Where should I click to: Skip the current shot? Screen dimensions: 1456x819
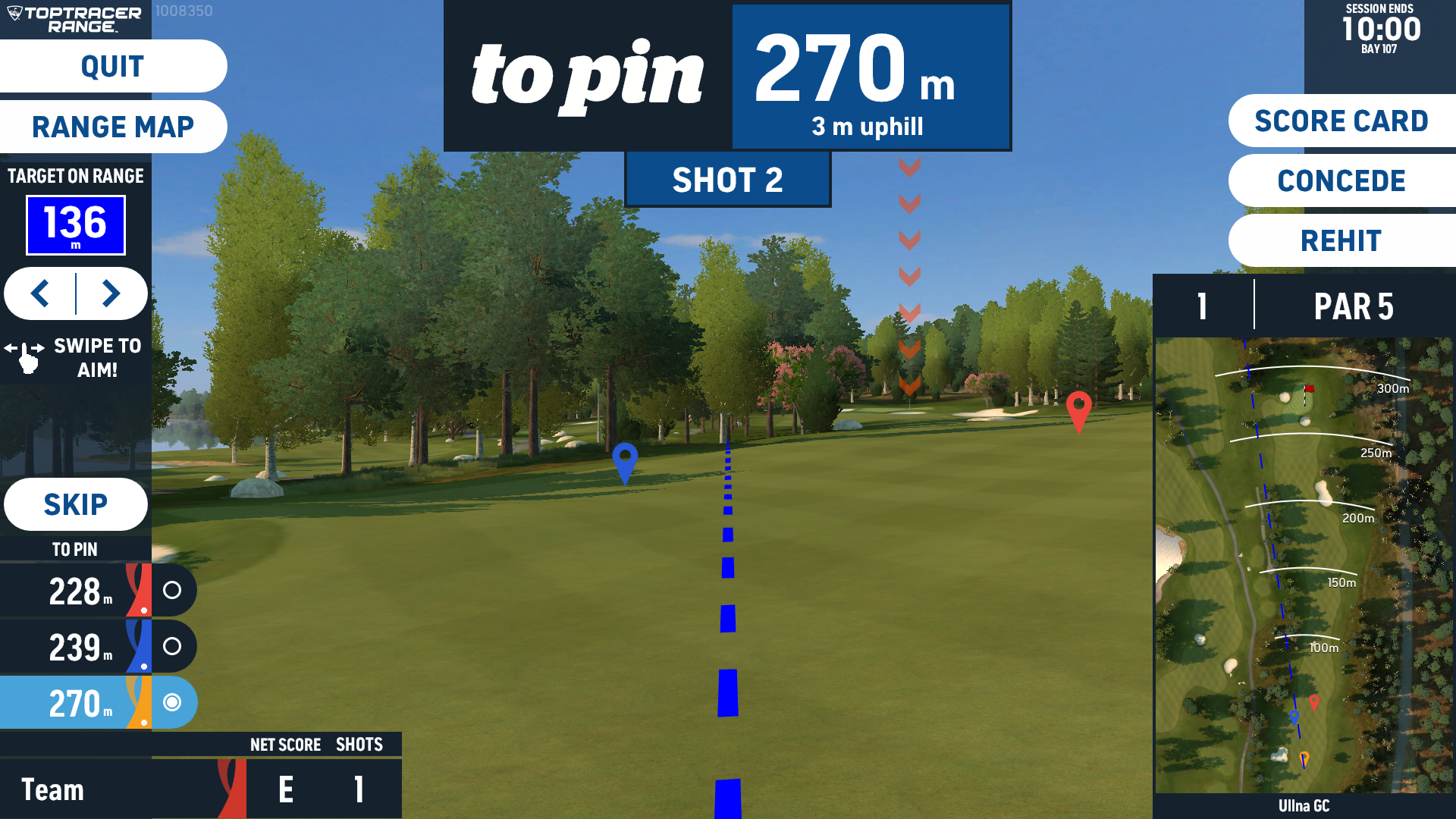[x=75, y=504]
